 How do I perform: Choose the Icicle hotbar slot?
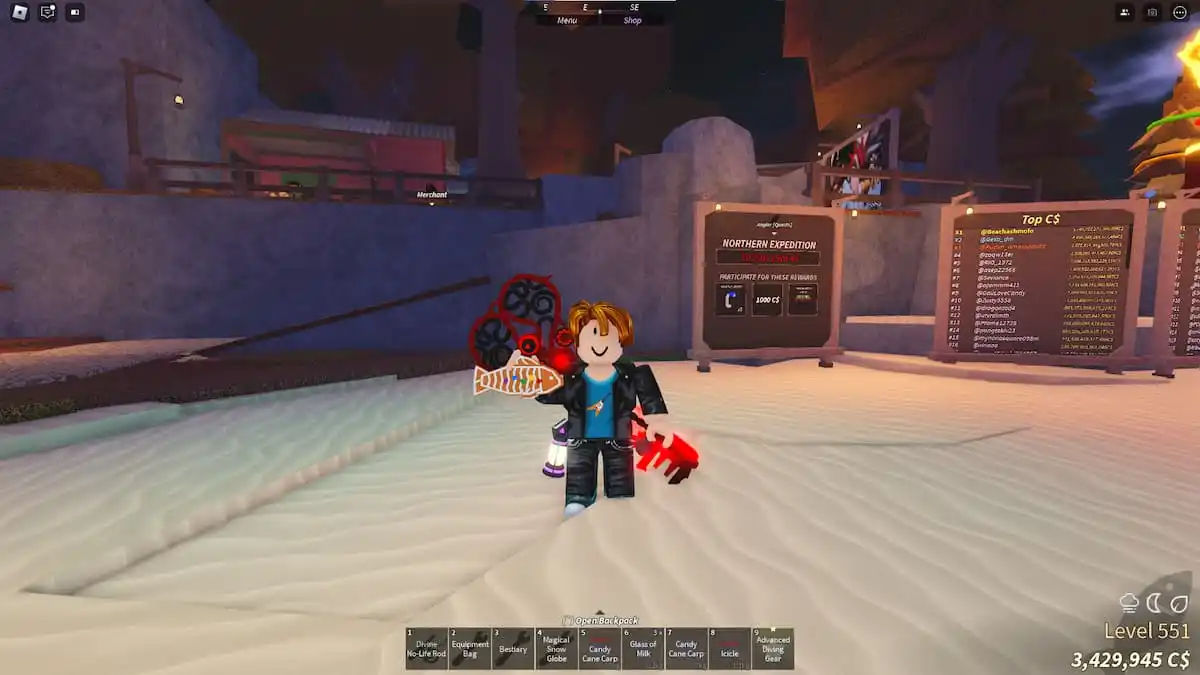pyautogui.click(x=728, y=648)
